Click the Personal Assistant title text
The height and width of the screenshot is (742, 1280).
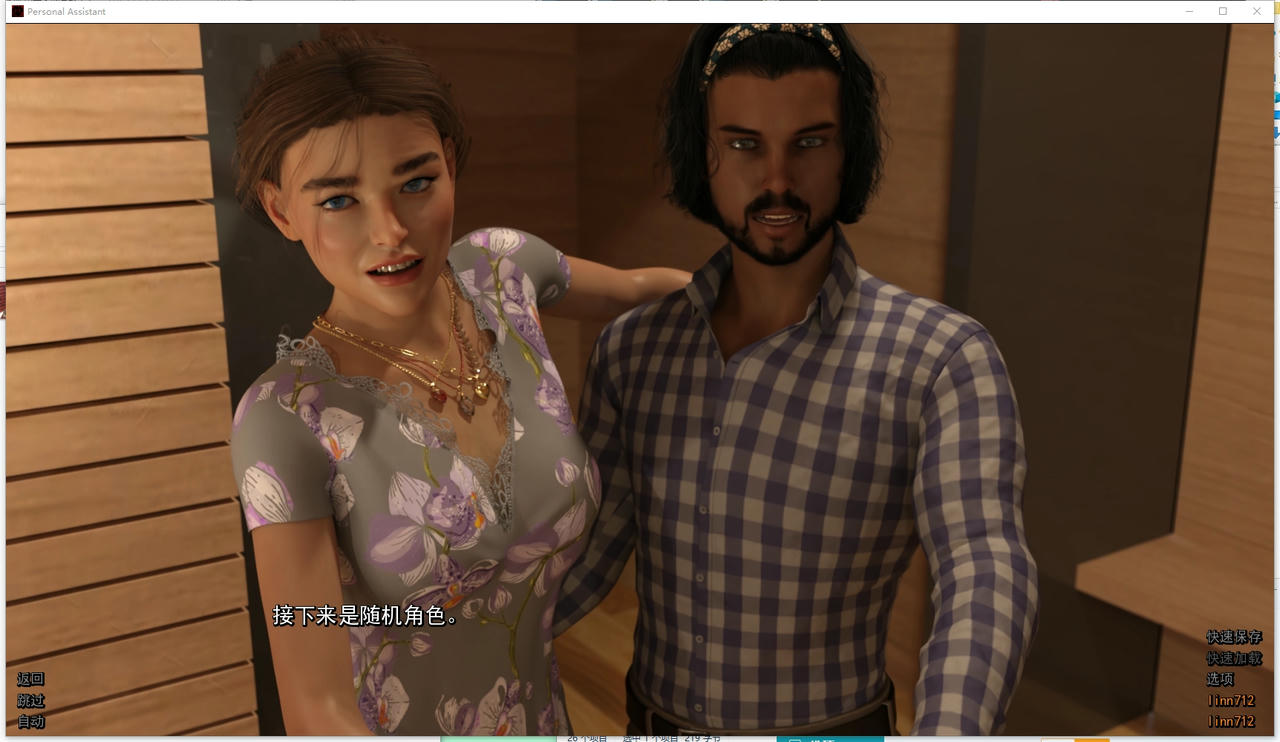tap(66, 11)
